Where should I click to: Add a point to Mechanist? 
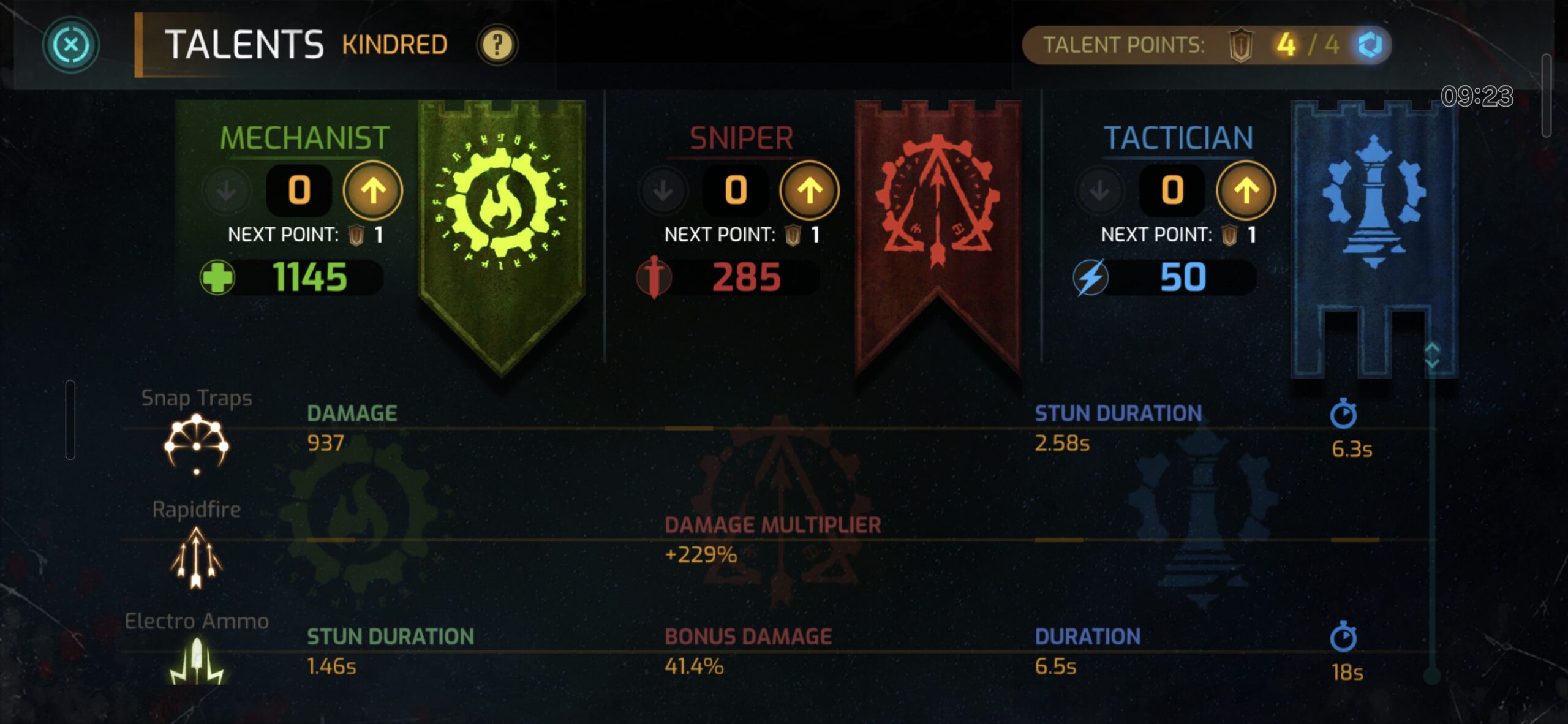[372, 190]
